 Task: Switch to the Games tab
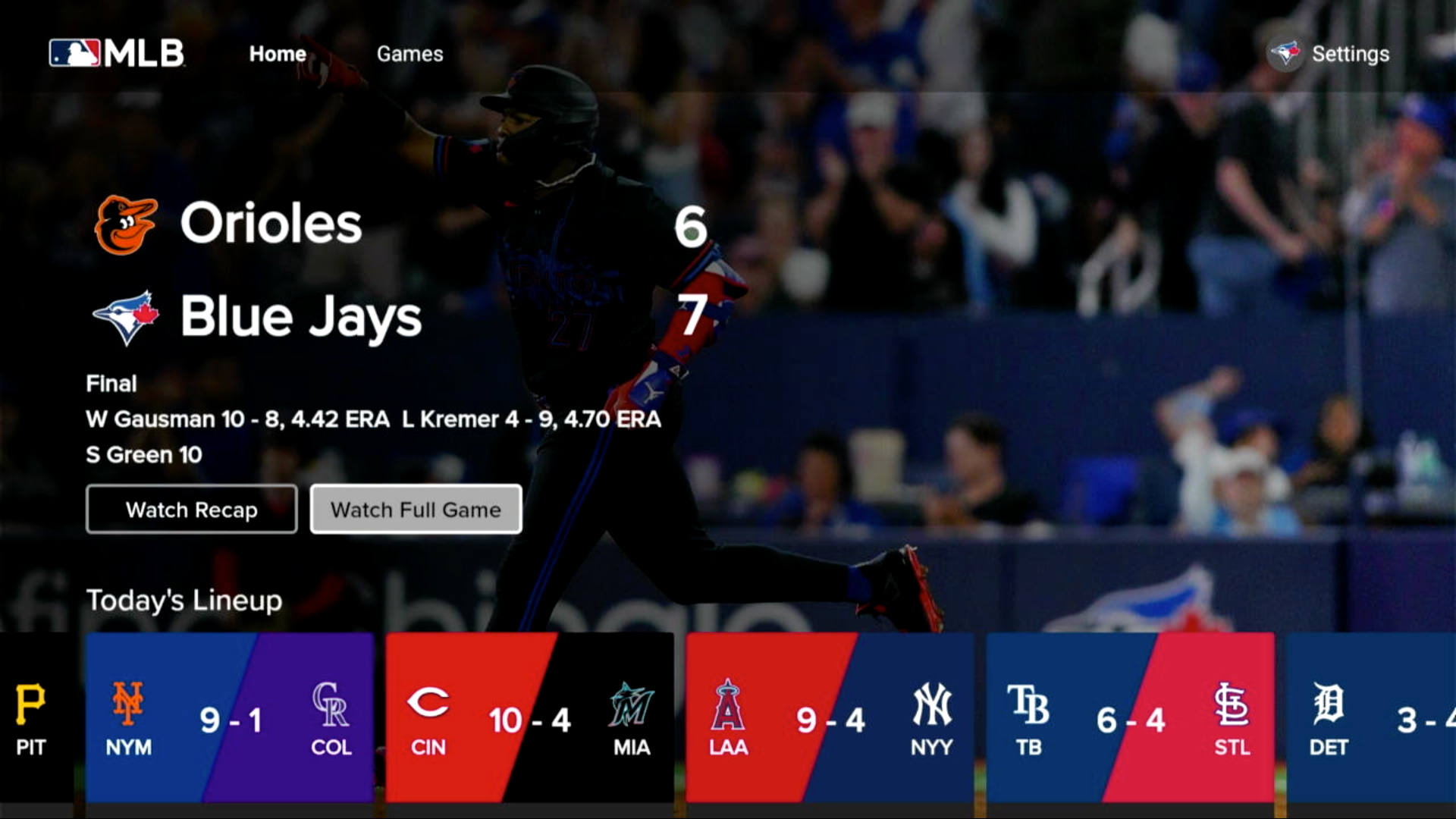coord(409,54)
